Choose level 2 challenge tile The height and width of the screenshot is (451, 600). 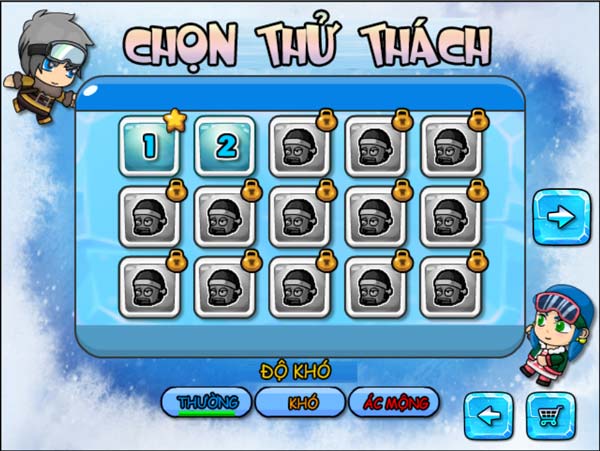(225, 146)
